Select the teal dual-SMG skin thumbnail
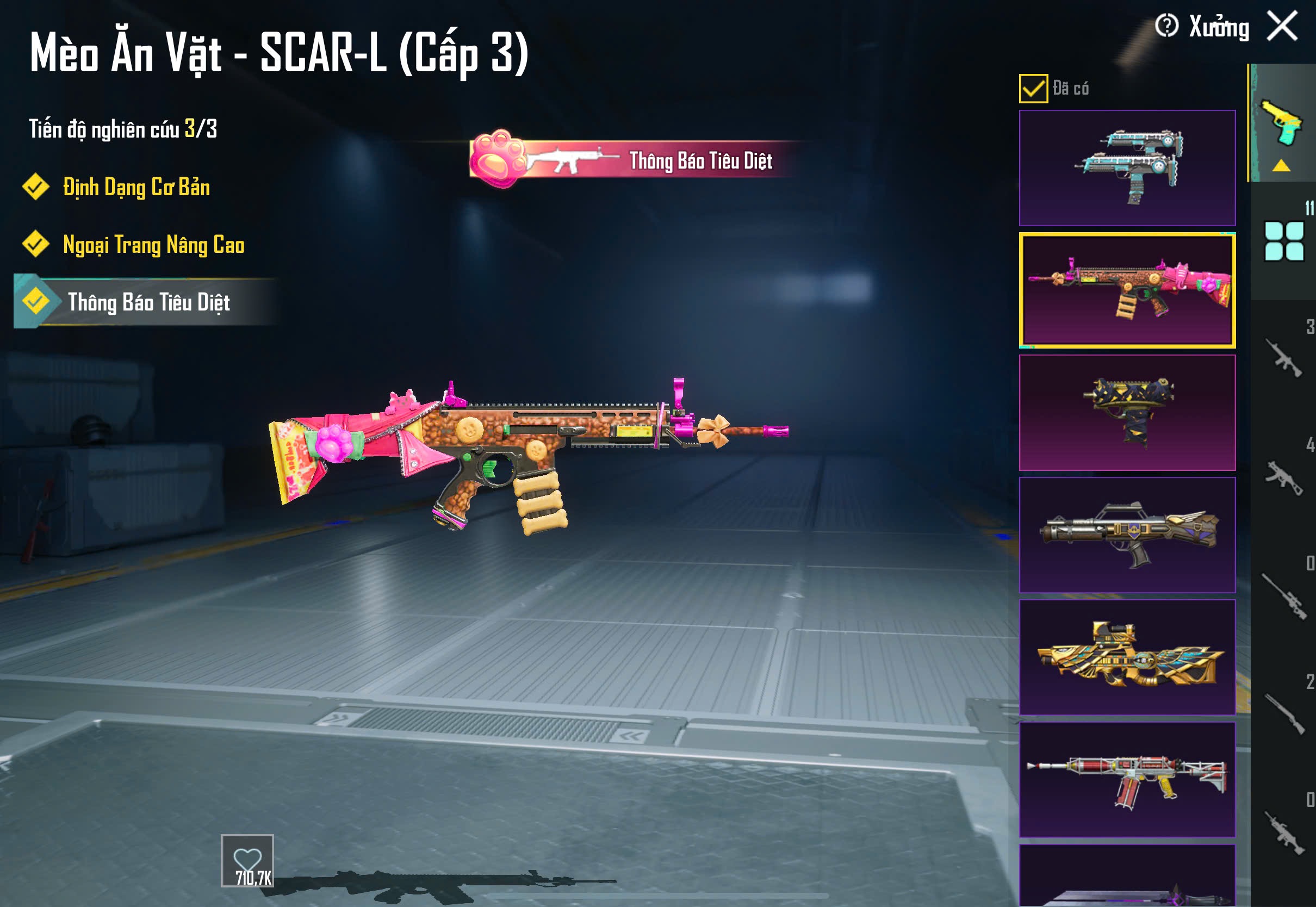 pyautogui.click(x=1127, y=167)
